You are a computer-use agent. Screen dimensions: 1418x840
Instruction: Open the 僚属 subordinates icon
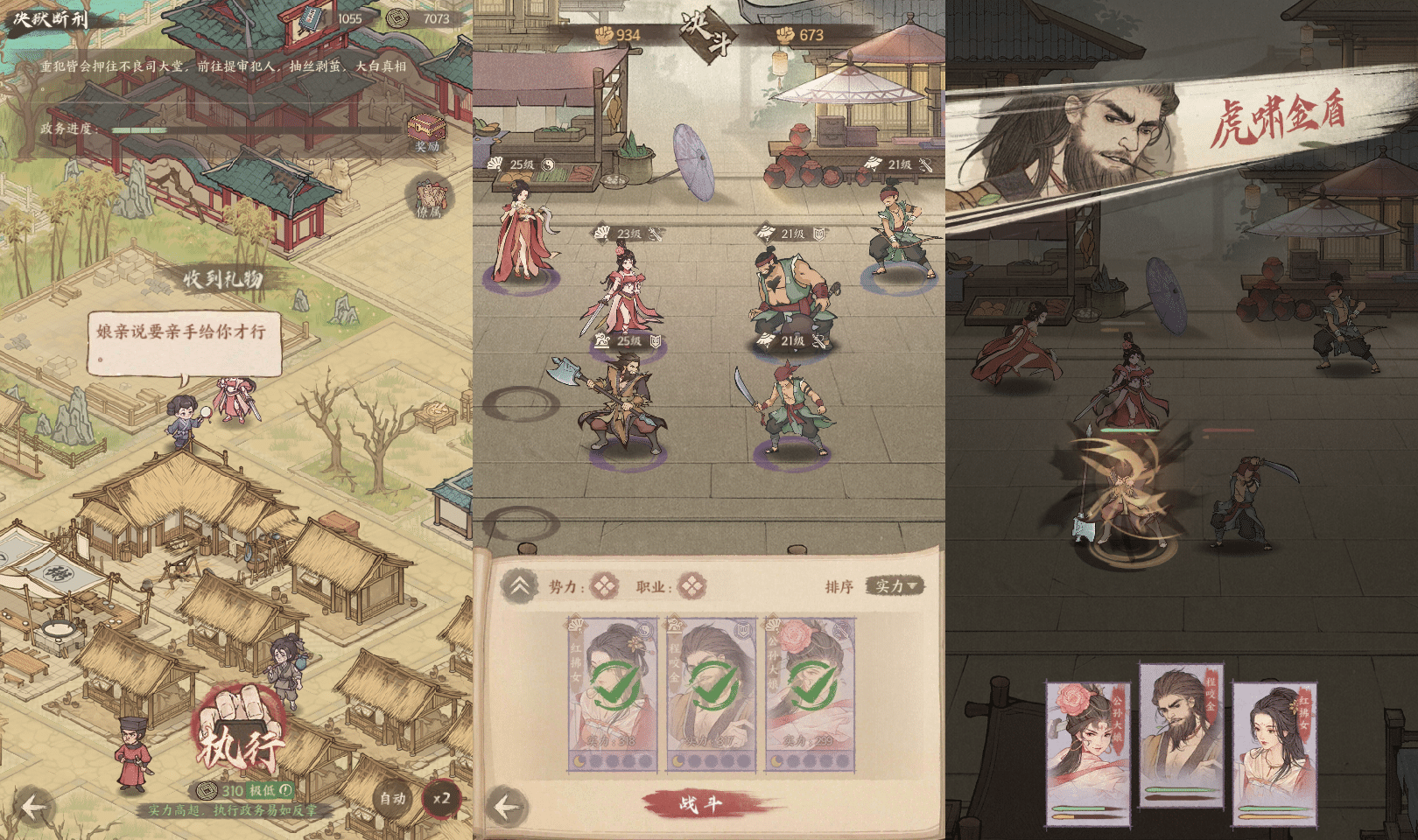429,198
